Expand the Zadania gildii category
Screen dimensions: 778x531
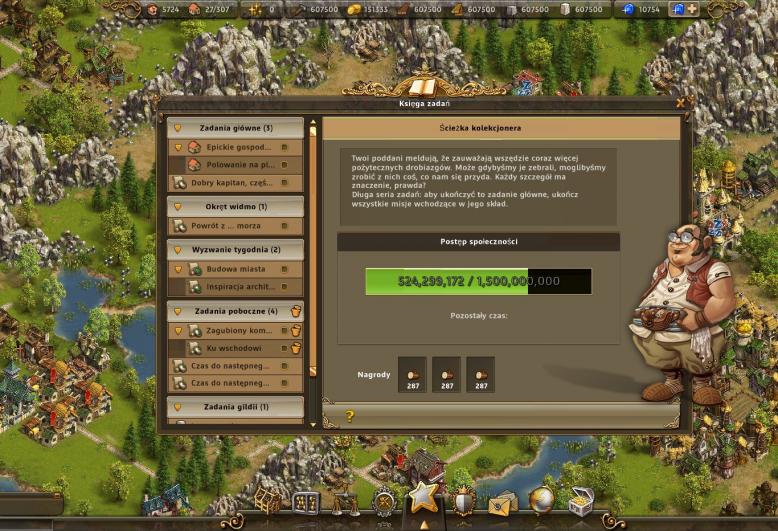coord(235,407)
